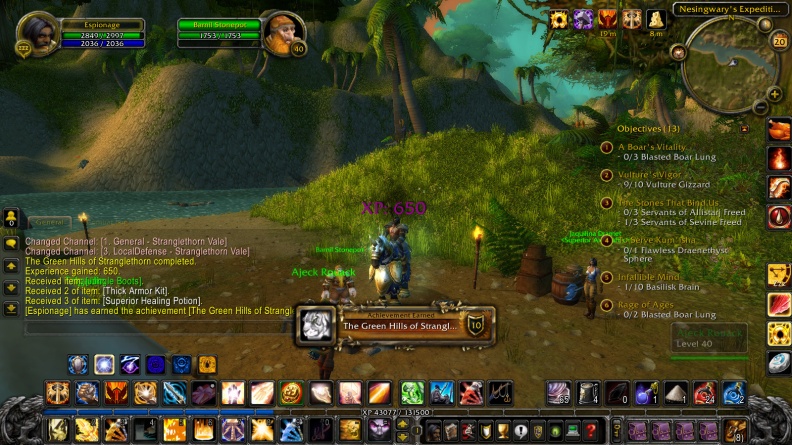Zoom in on the minimap
Image resolution: width=792 pixels, height=445 pixels.
(774, 94)
